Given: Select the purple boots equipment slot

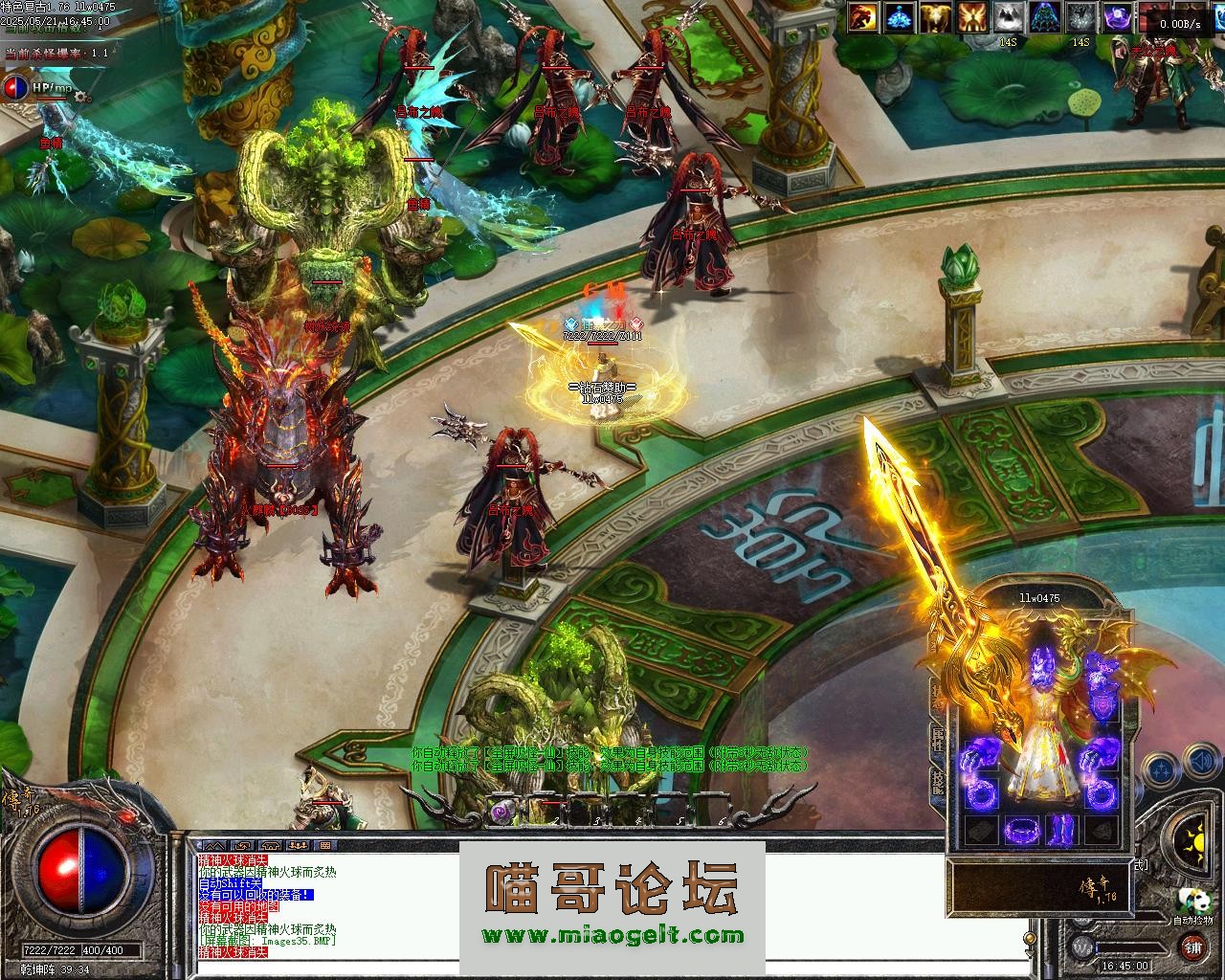Looking at the screenshot, I should (1064, 828).
